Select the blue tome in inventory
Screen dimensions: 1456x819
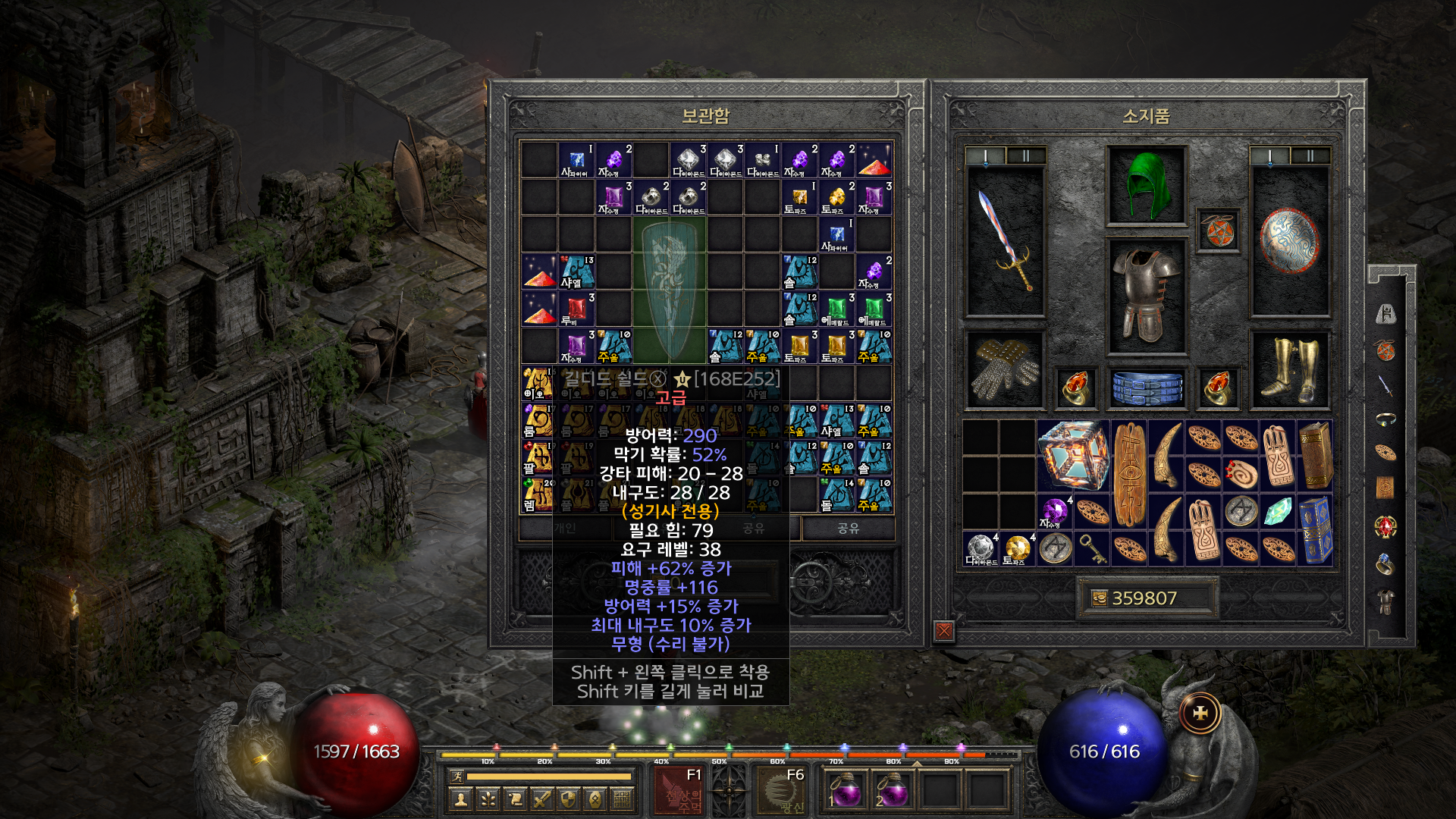point(1316,529)
